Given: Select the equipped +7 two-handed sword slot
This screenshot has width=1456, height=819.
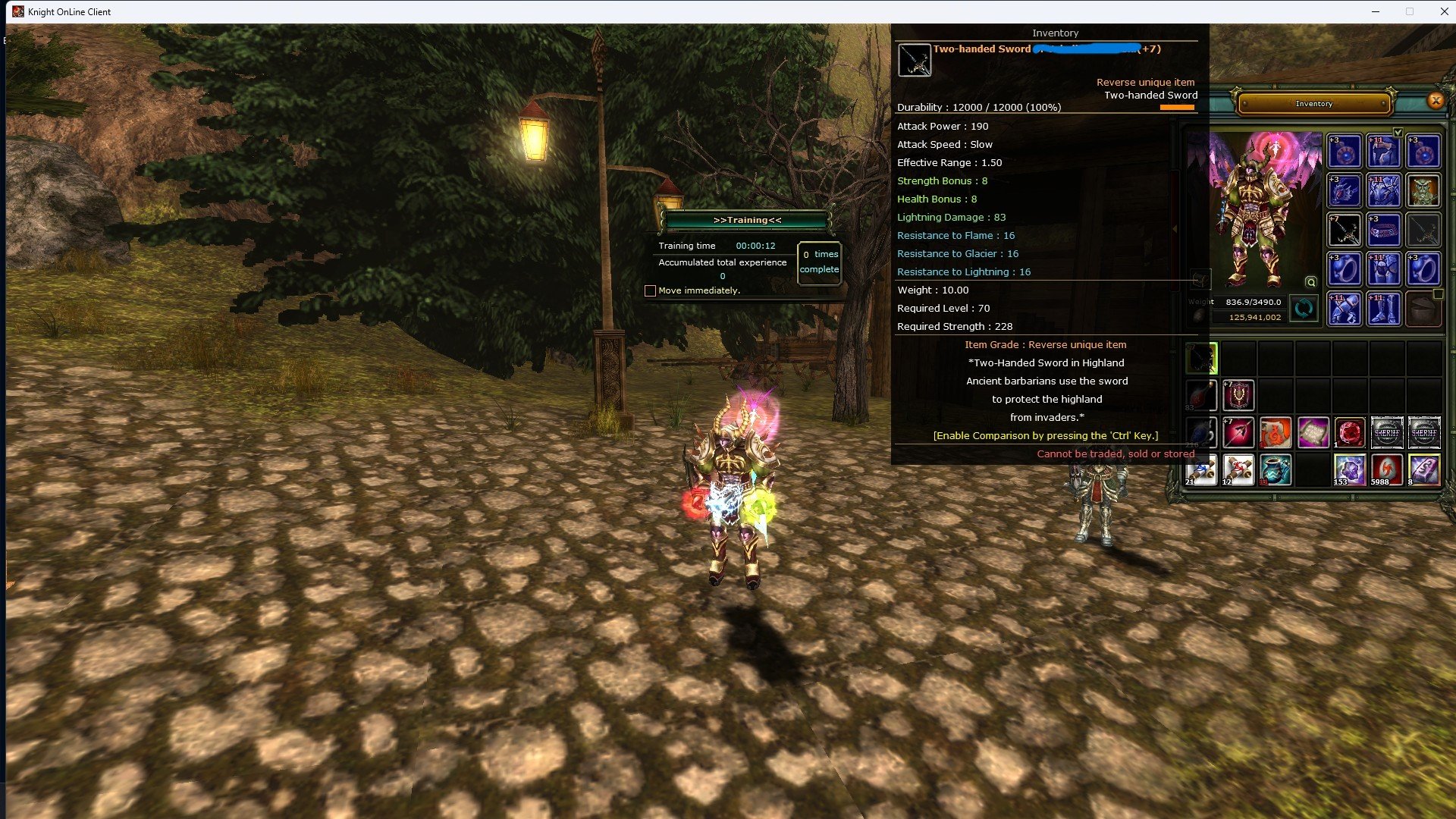Looking at the screenshot, I should 1345,230.
